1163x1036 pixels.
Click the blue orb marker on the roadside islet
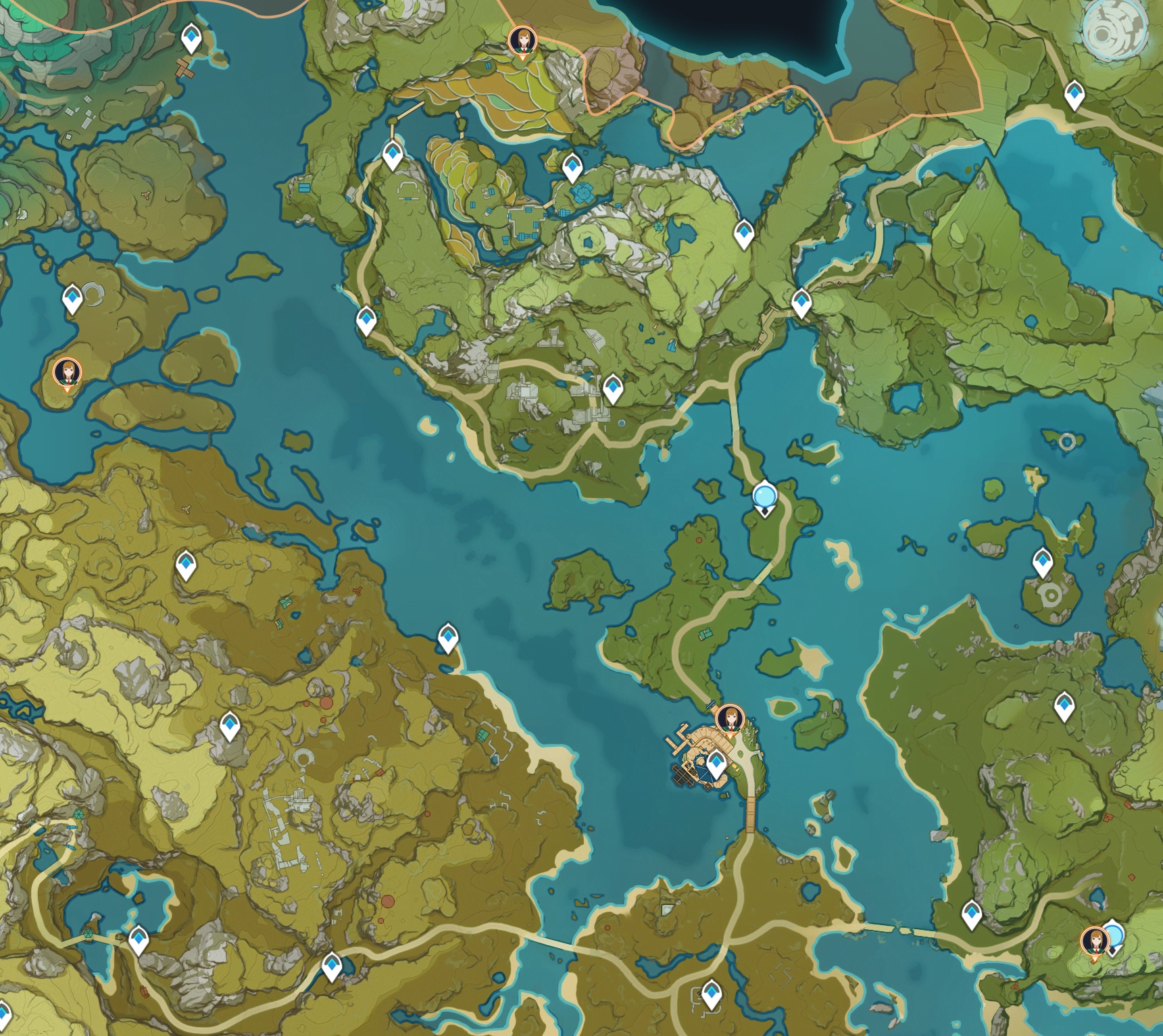[x=764, y=497]
